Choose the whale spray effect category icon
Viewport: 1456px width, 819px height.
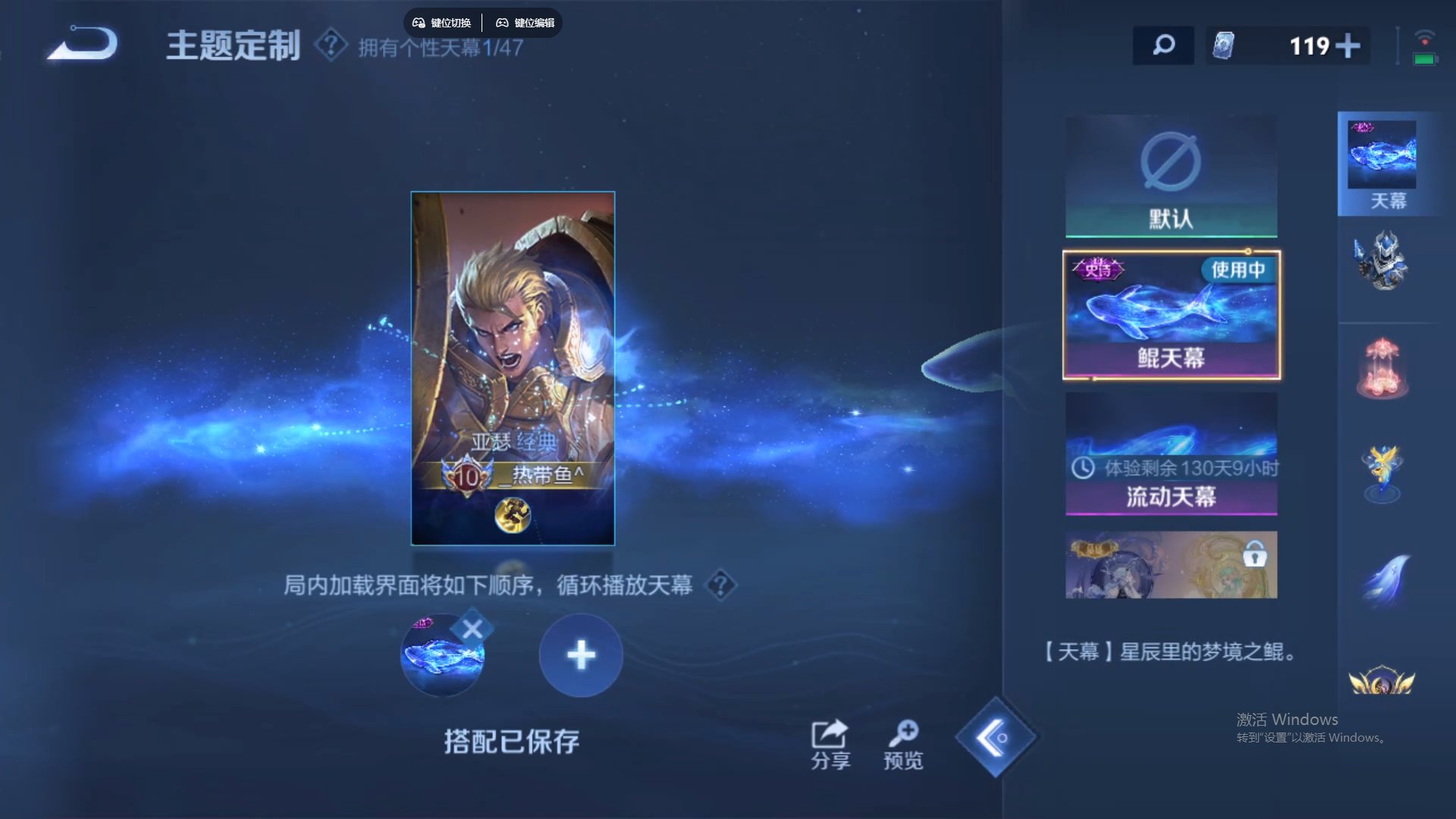point(1388,576)
